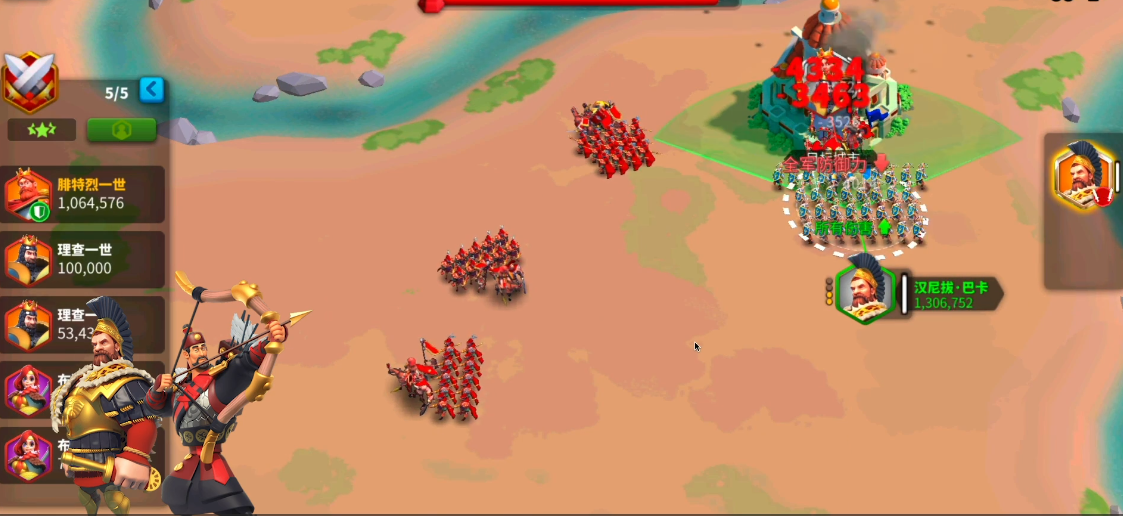This screenshot has width=1123, height=516.
Task: Choose the 理查一世 army with 100,000 troops
Action: point(83,259)
